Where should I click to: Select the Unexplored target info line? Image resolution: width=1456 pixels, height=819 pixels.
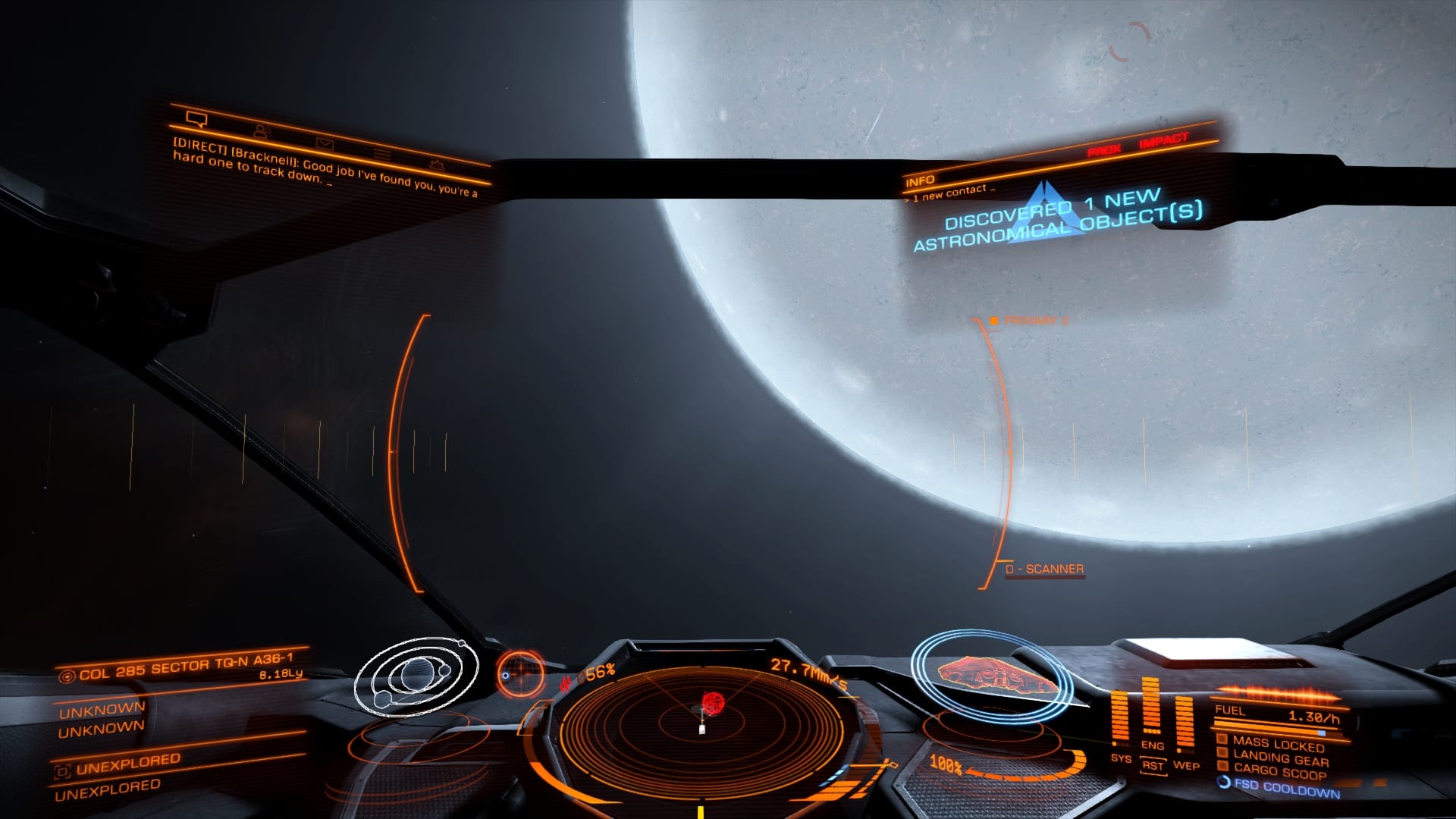pos(127,764)
